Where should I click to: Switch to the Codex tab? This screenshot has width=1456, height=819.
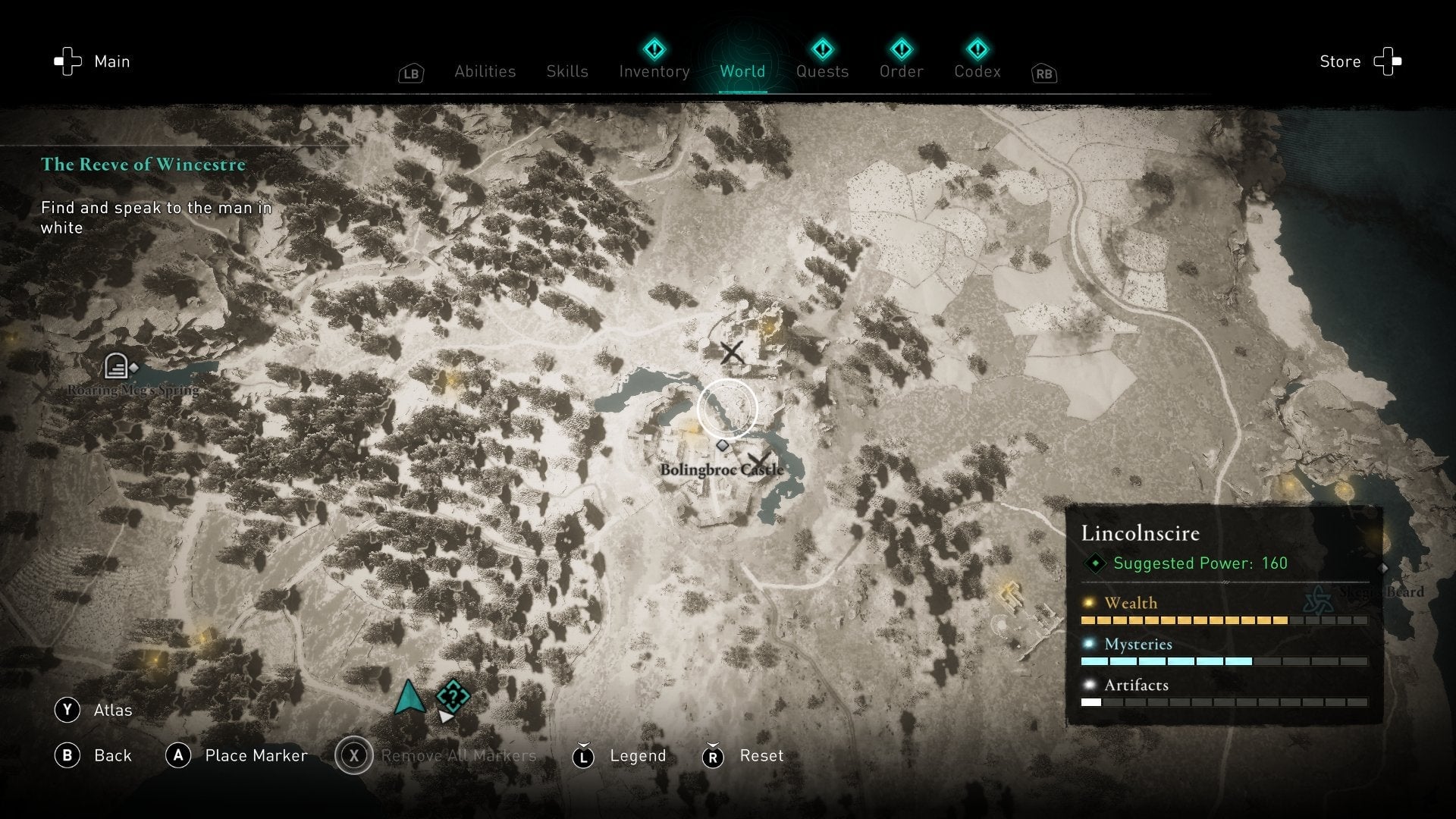click(x=977, y=71)
